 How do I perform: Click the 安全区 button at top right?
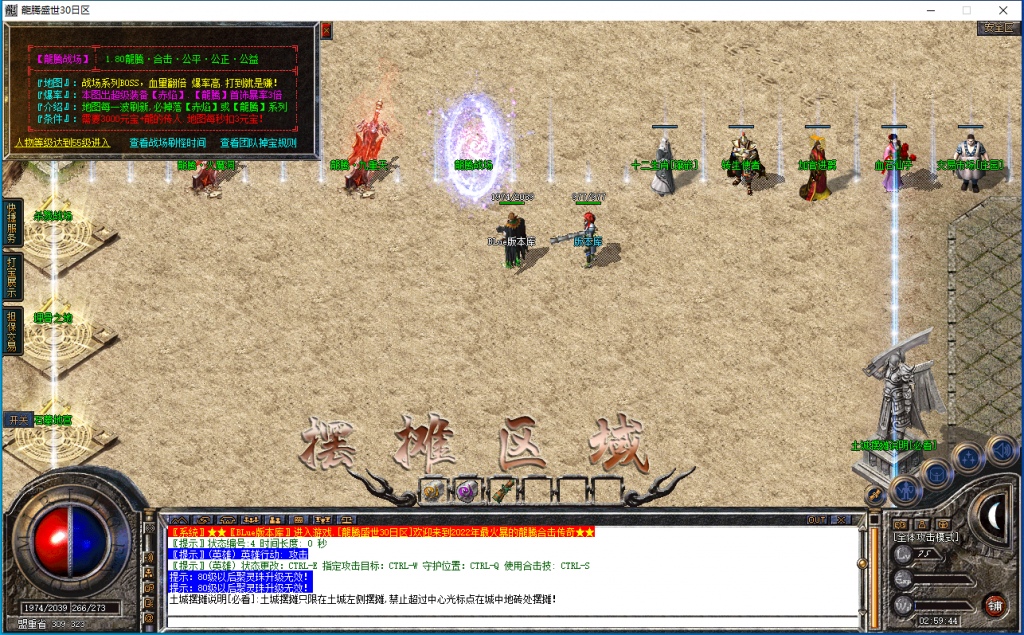998,27
